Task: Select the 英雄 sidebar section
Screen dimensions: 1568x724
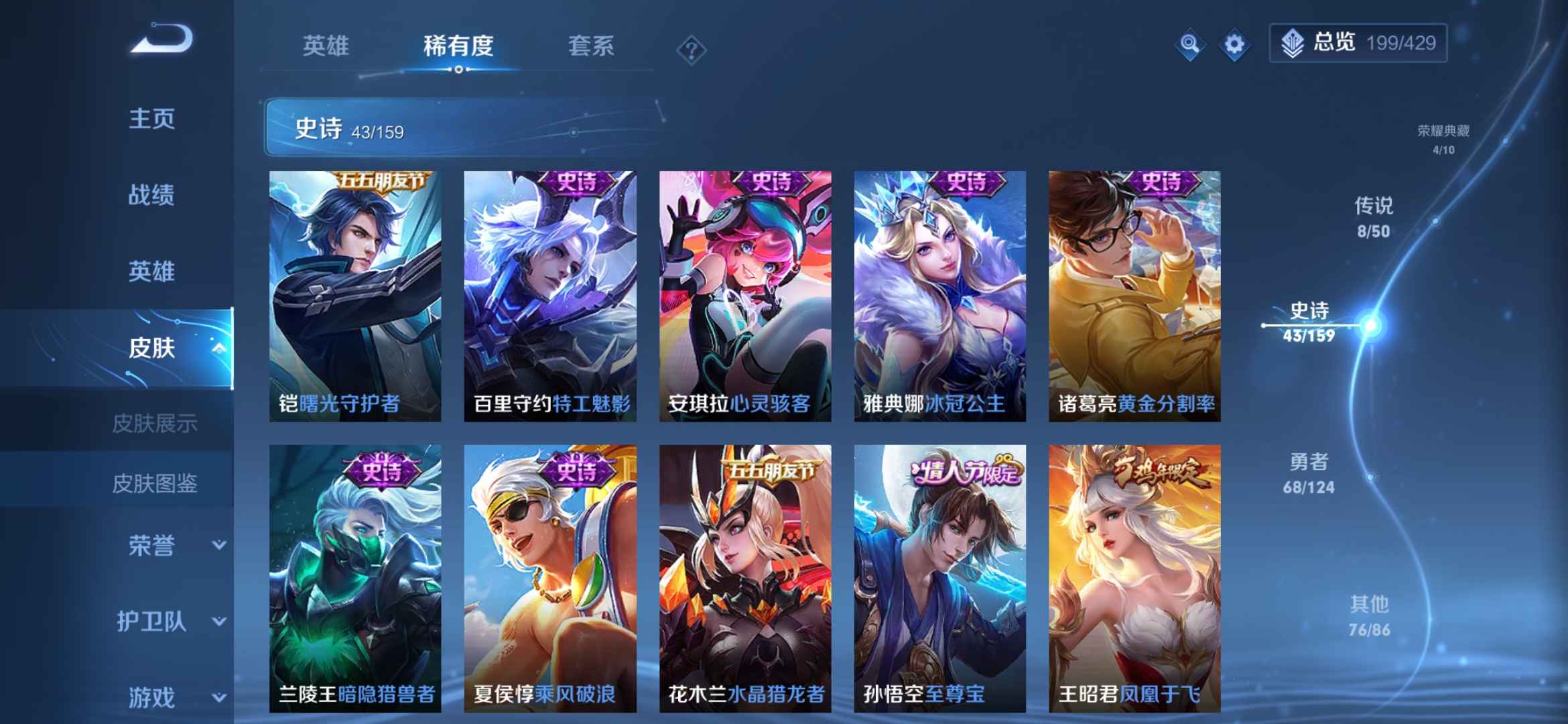Action: (x=152, y=272)
